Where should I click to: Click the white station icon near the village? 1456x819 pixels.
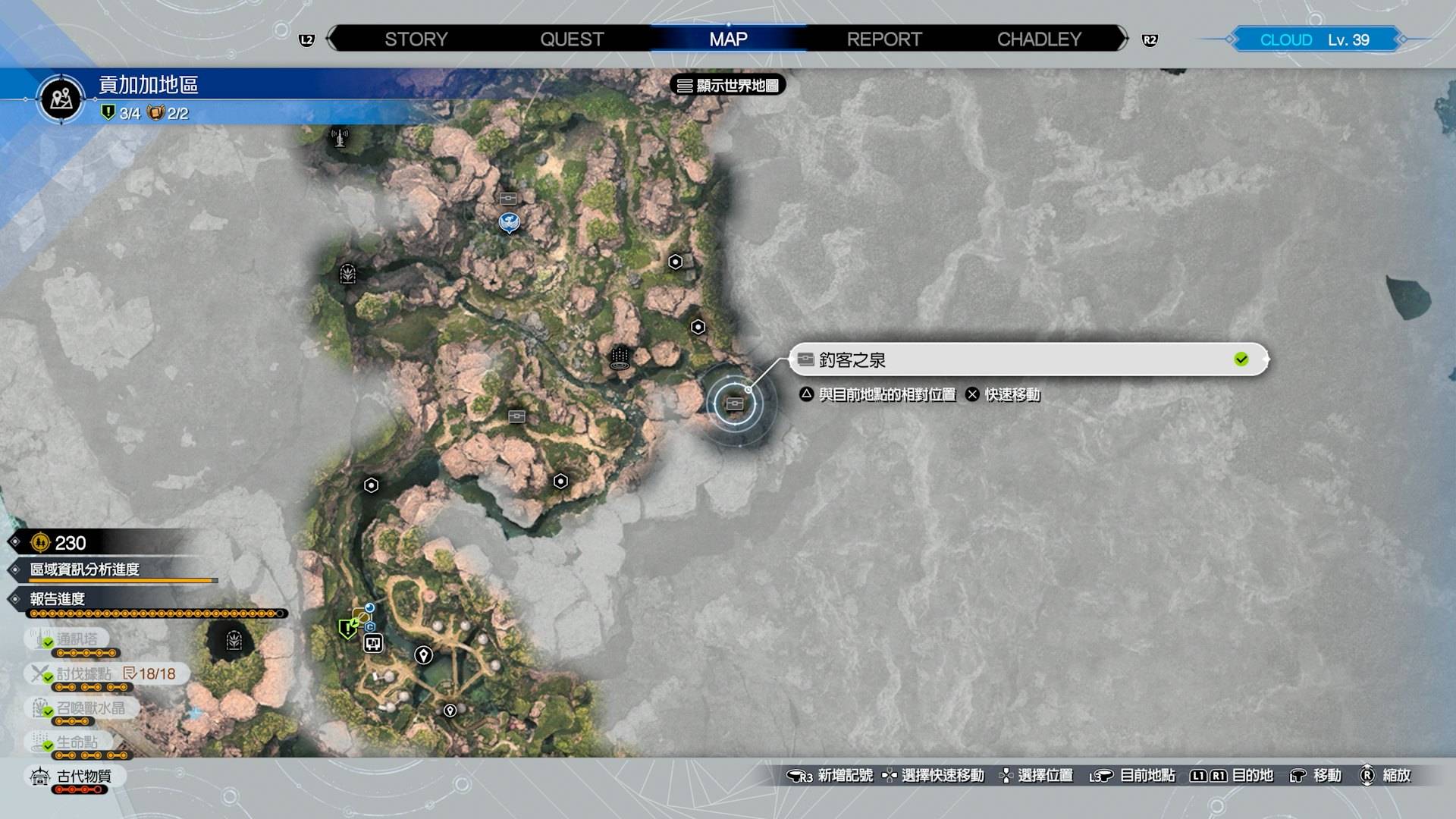373,644
